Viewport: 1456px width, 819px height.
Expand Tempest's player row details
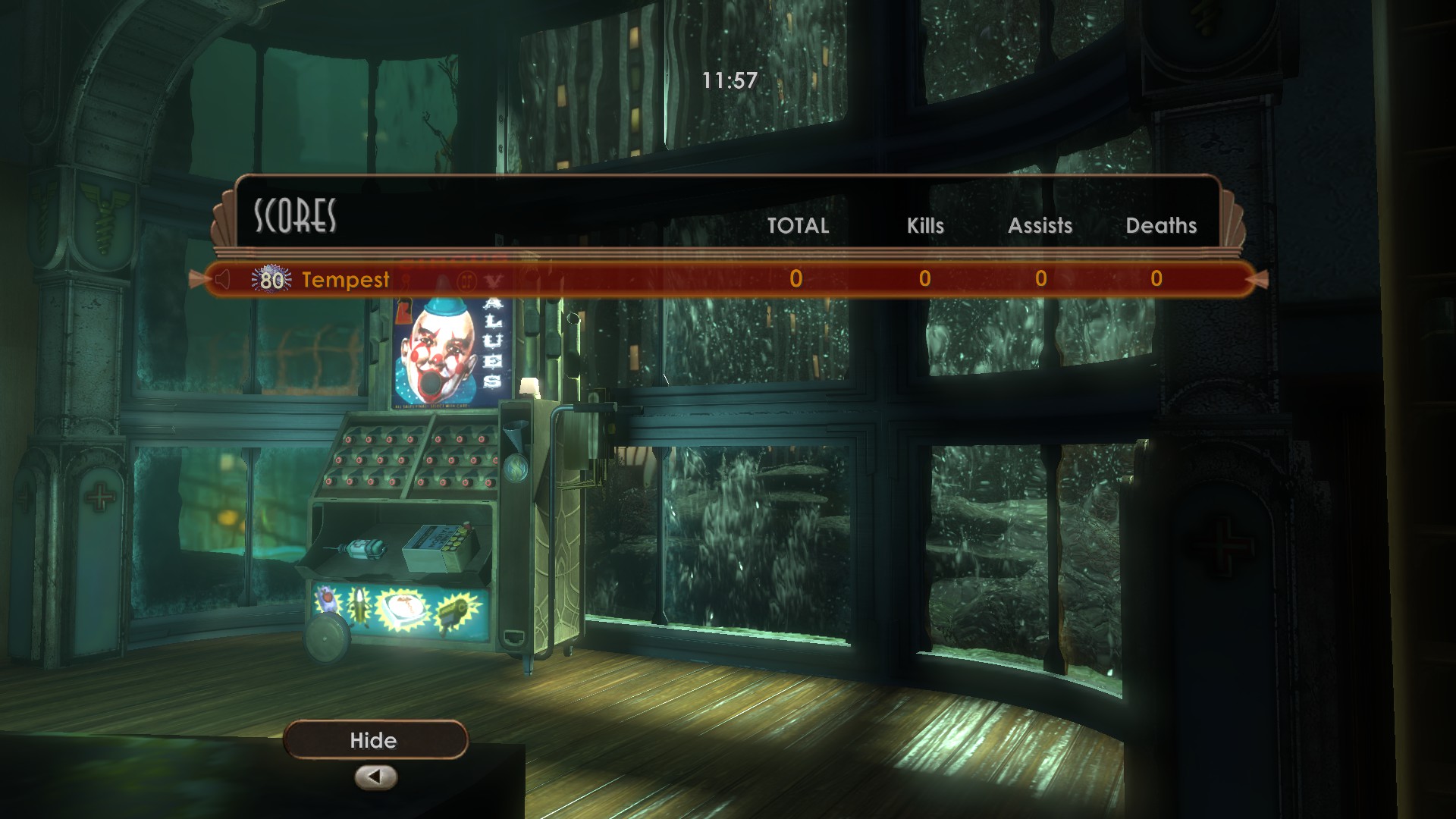point(345,280)
